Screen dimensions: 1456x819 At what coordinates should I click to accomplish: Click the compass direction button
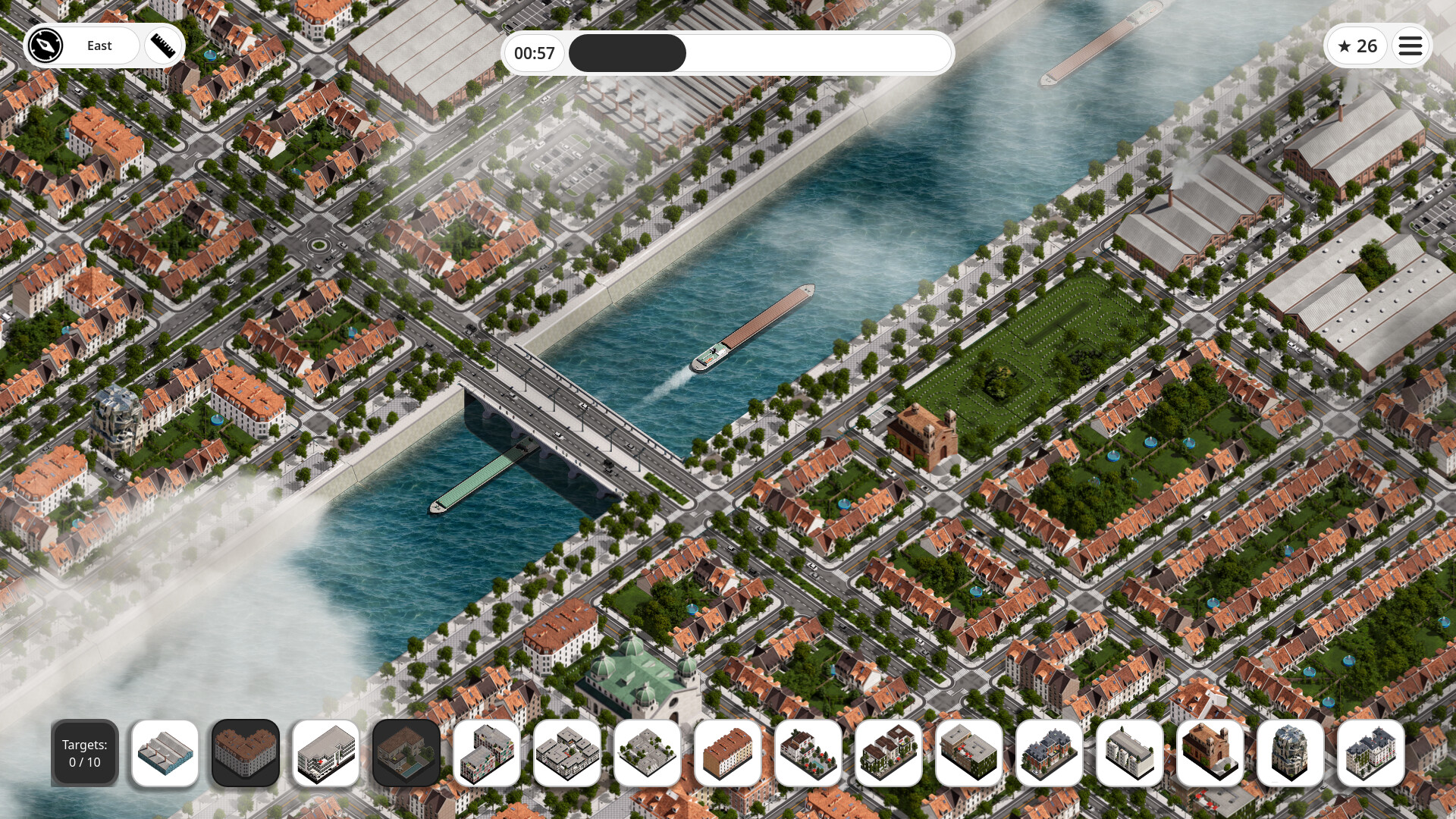click(x=45, y=46)
